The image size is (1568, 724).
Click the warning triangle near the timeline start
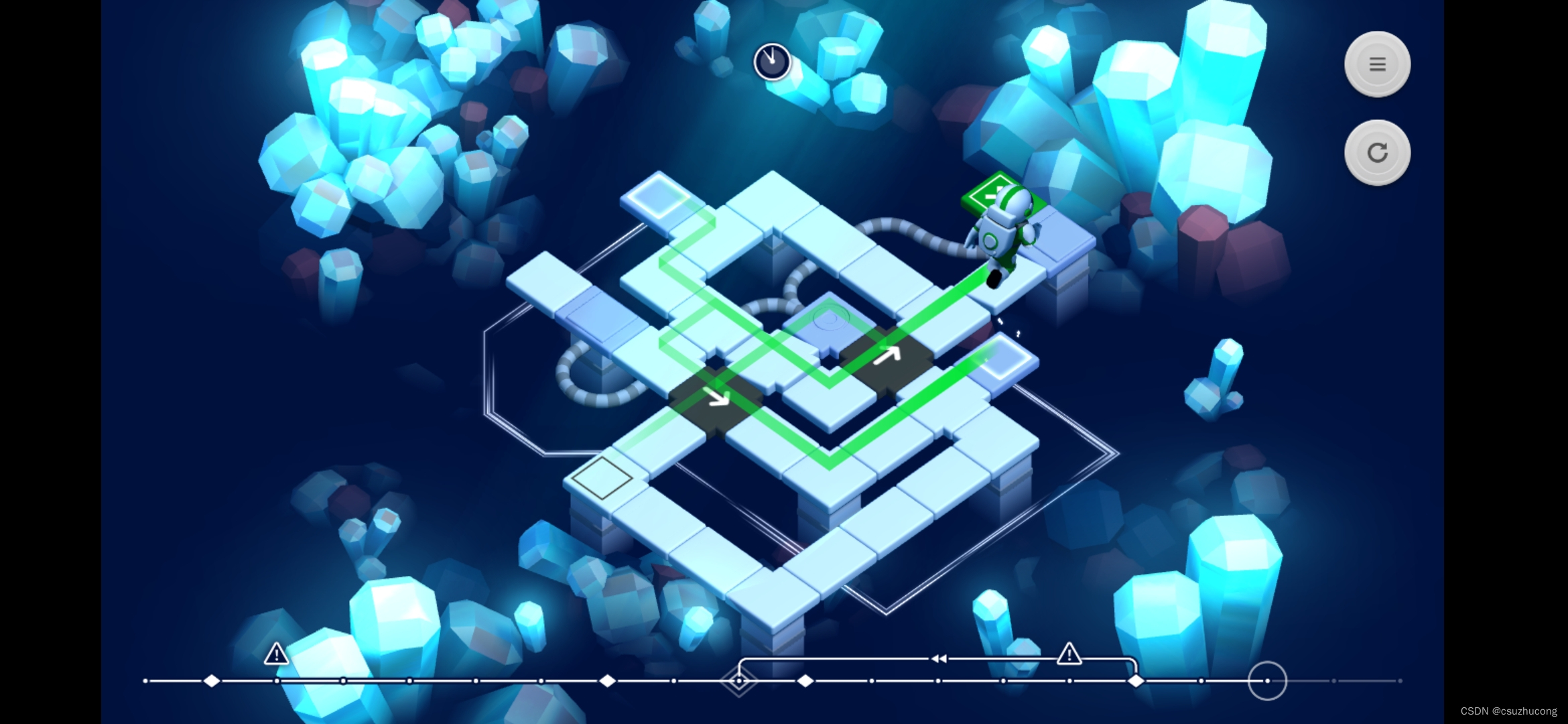276,654
